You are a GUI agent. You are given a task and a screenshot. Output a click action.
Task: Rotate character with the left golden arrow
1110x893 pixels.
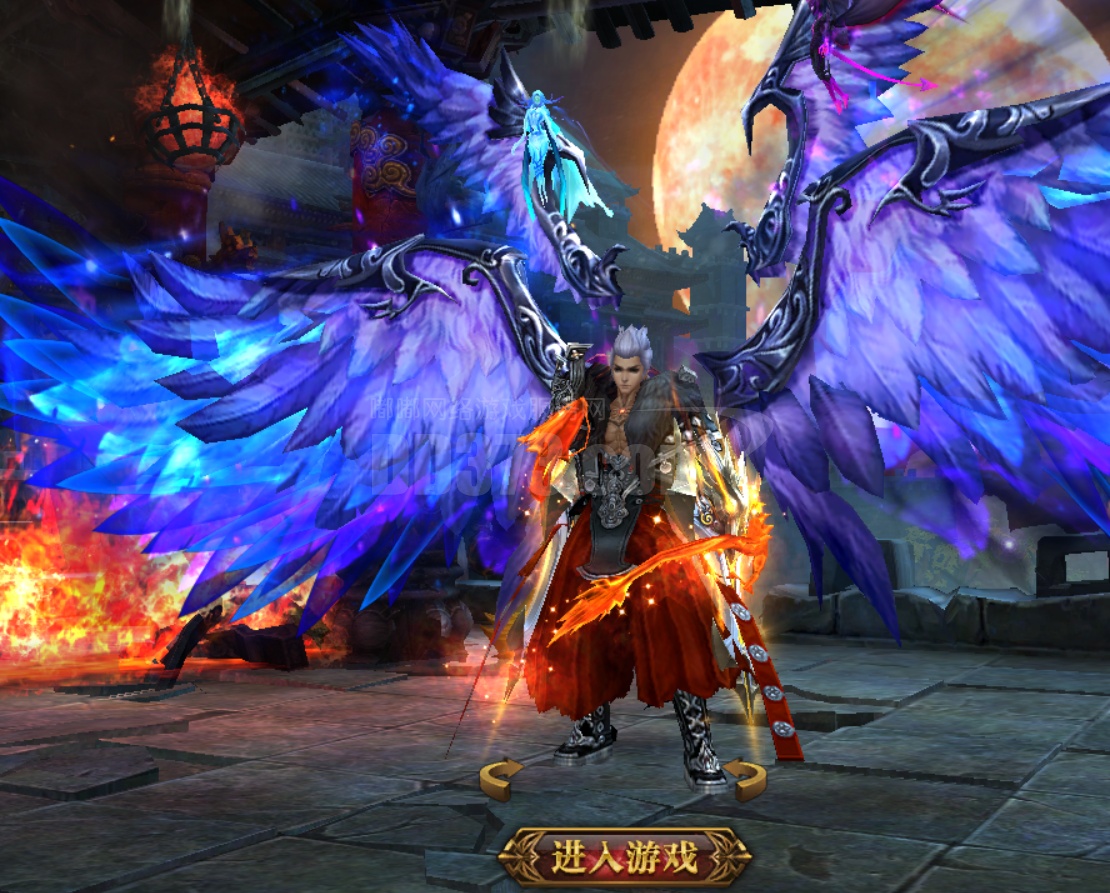coord(500,778)
